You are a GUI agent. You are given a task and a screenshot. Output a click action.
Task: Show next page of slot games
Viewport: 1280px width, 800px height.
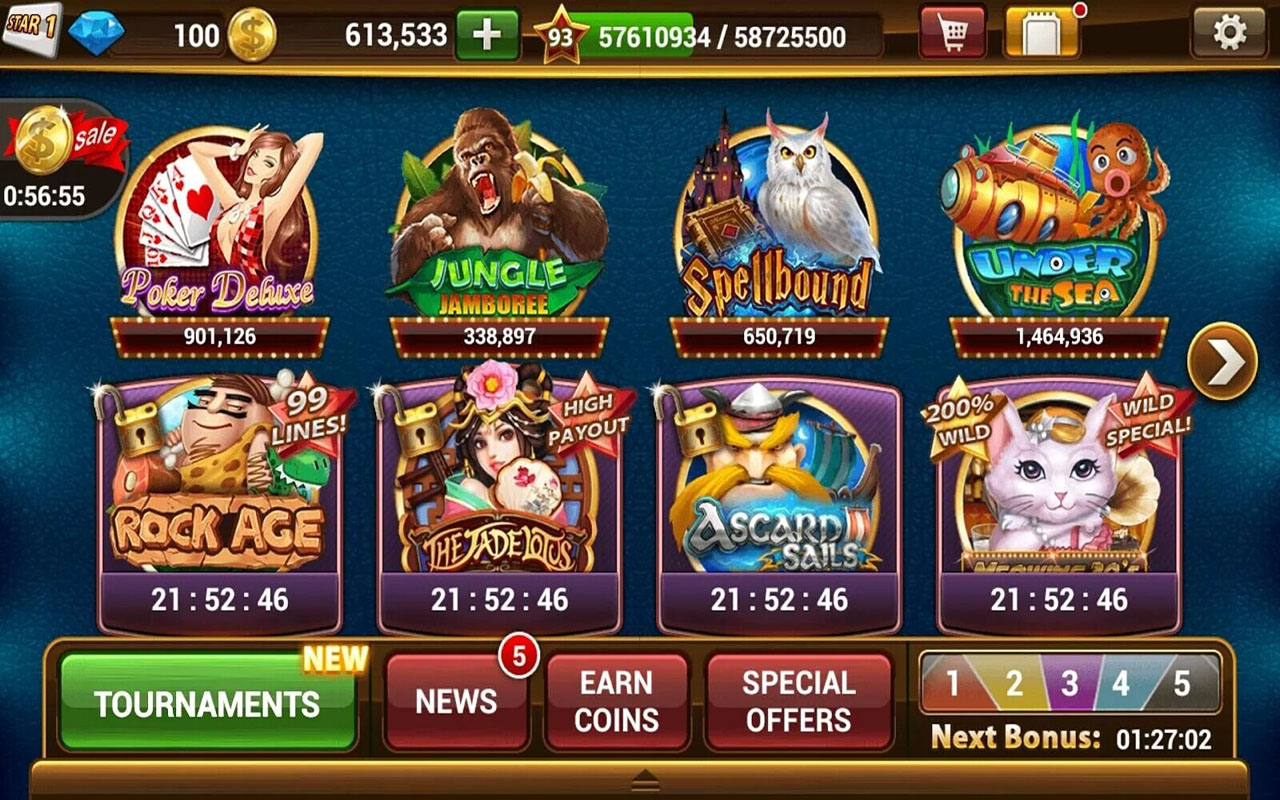pos(1222,362)
